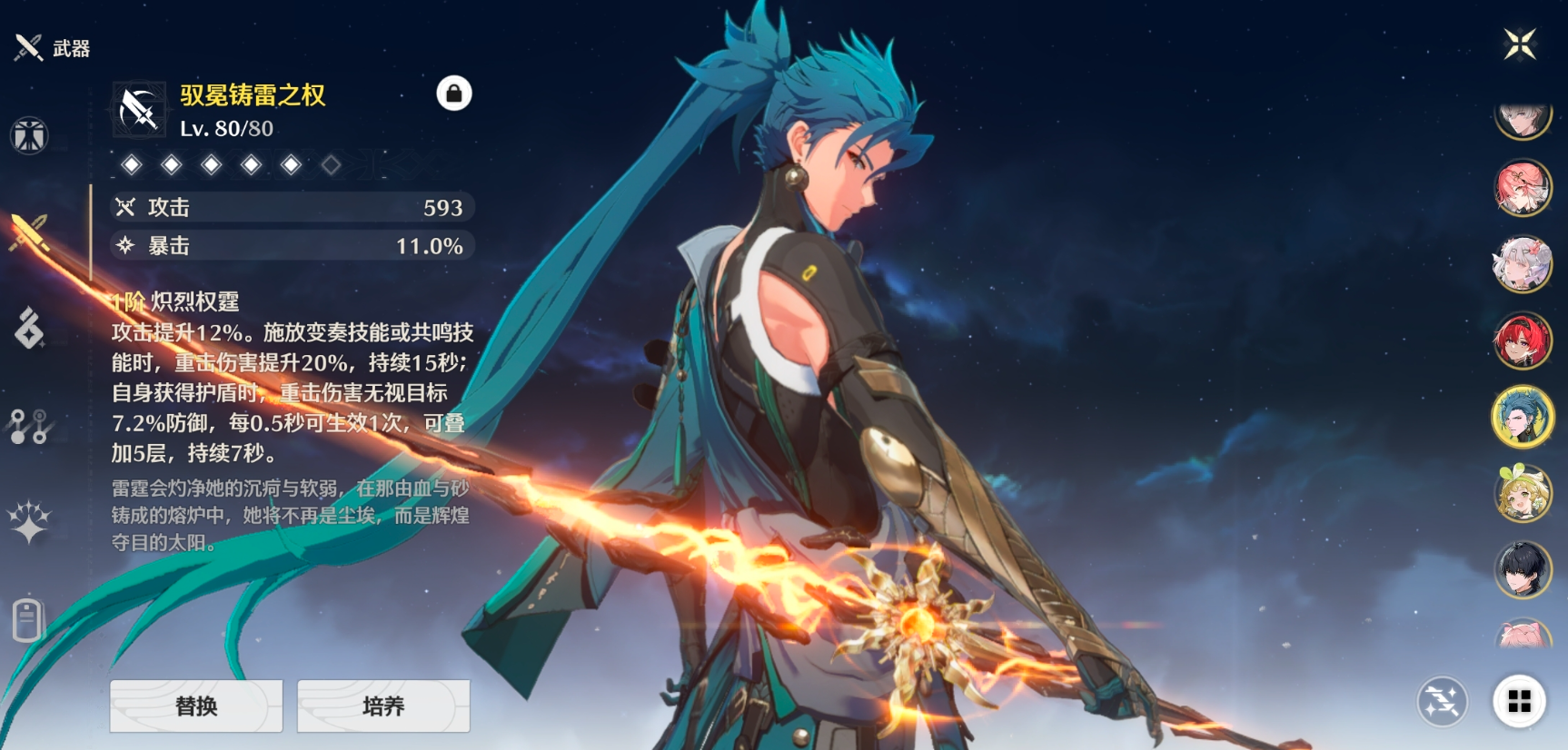The image size is (1568, 750).
Task: Choose the white-haired character with pink flower
Action: (1523, 264)
